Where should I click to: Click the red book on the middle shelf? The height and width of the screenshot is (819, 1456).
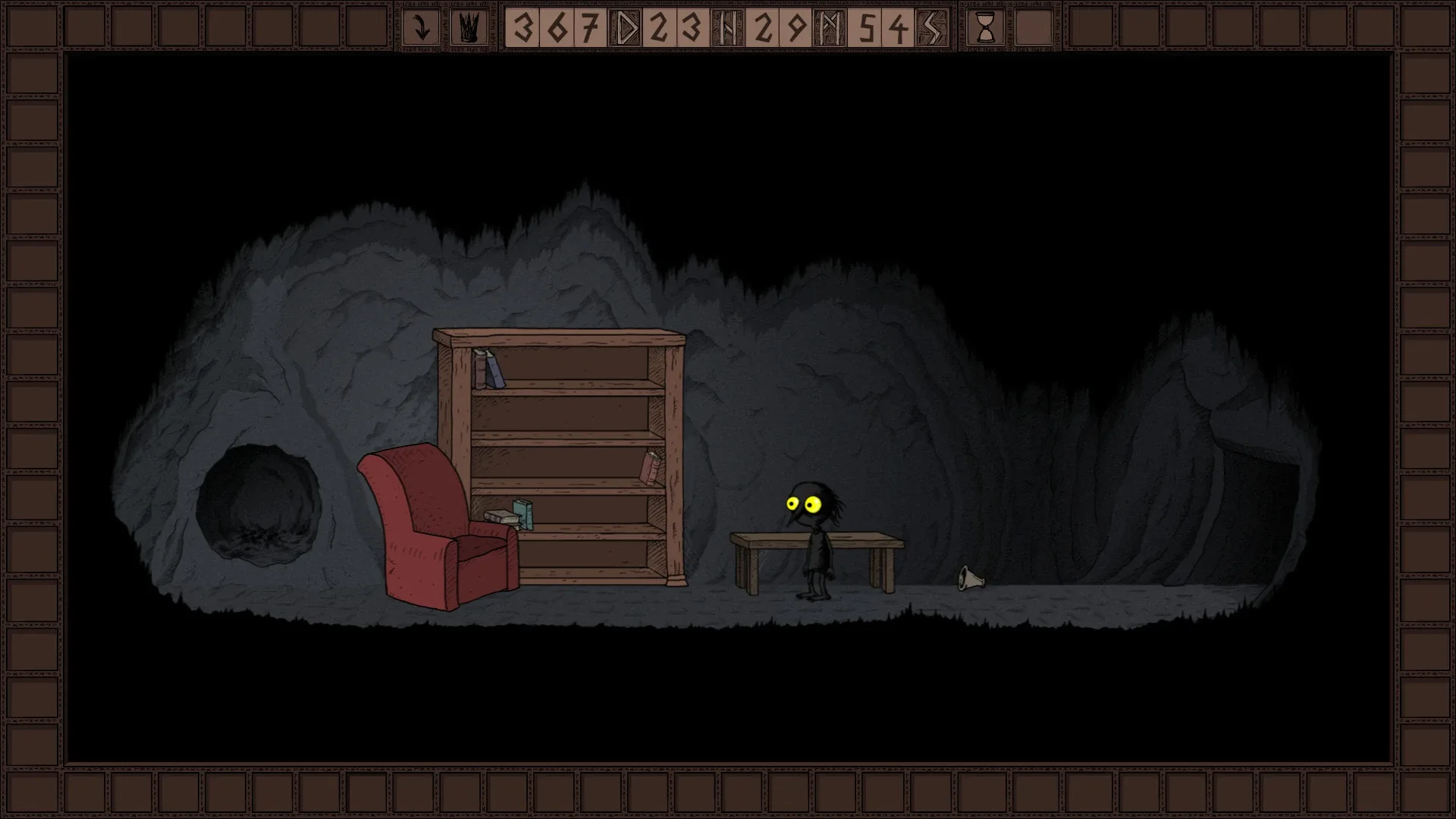650,469
